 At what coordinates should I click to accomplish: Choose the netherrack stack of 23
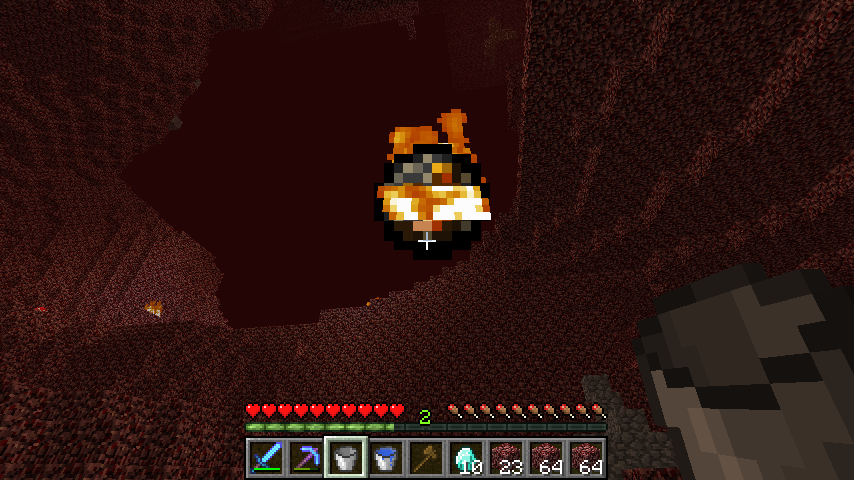(x=506, y=458)
